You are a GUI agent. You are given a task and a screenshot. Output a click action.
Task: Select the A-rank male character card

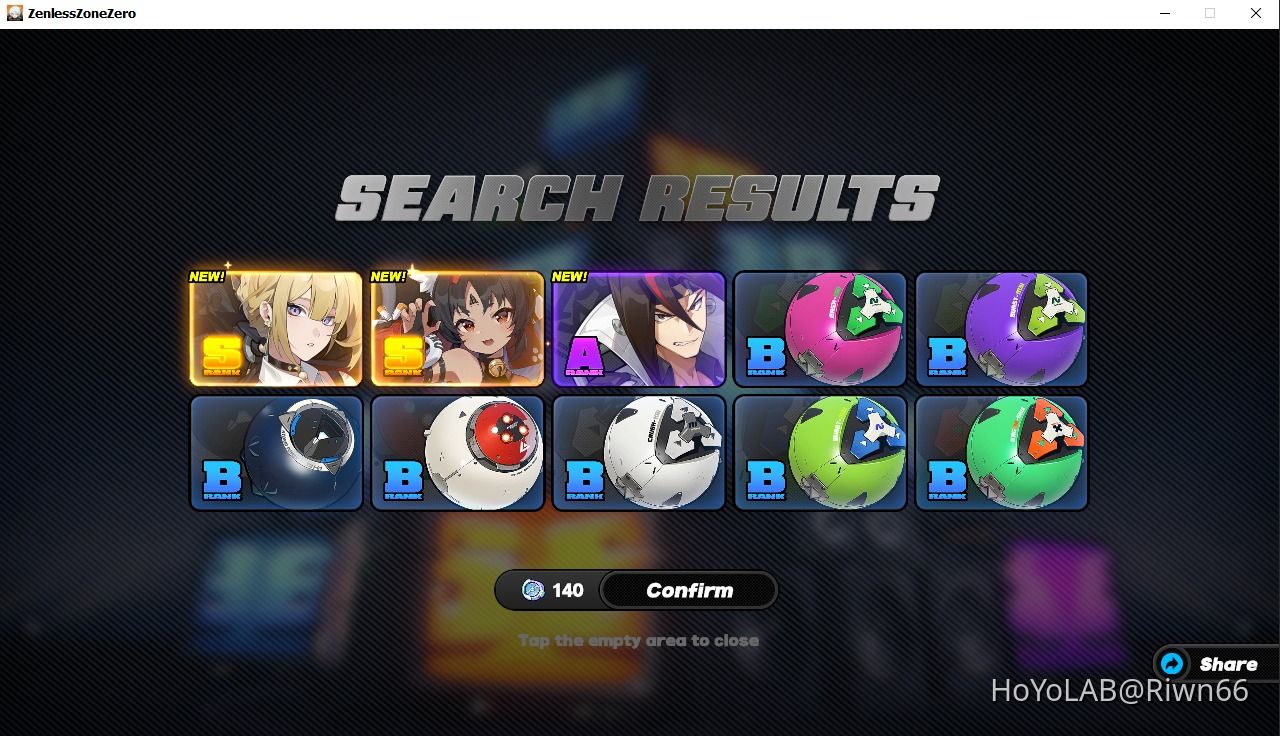point(638,328)
